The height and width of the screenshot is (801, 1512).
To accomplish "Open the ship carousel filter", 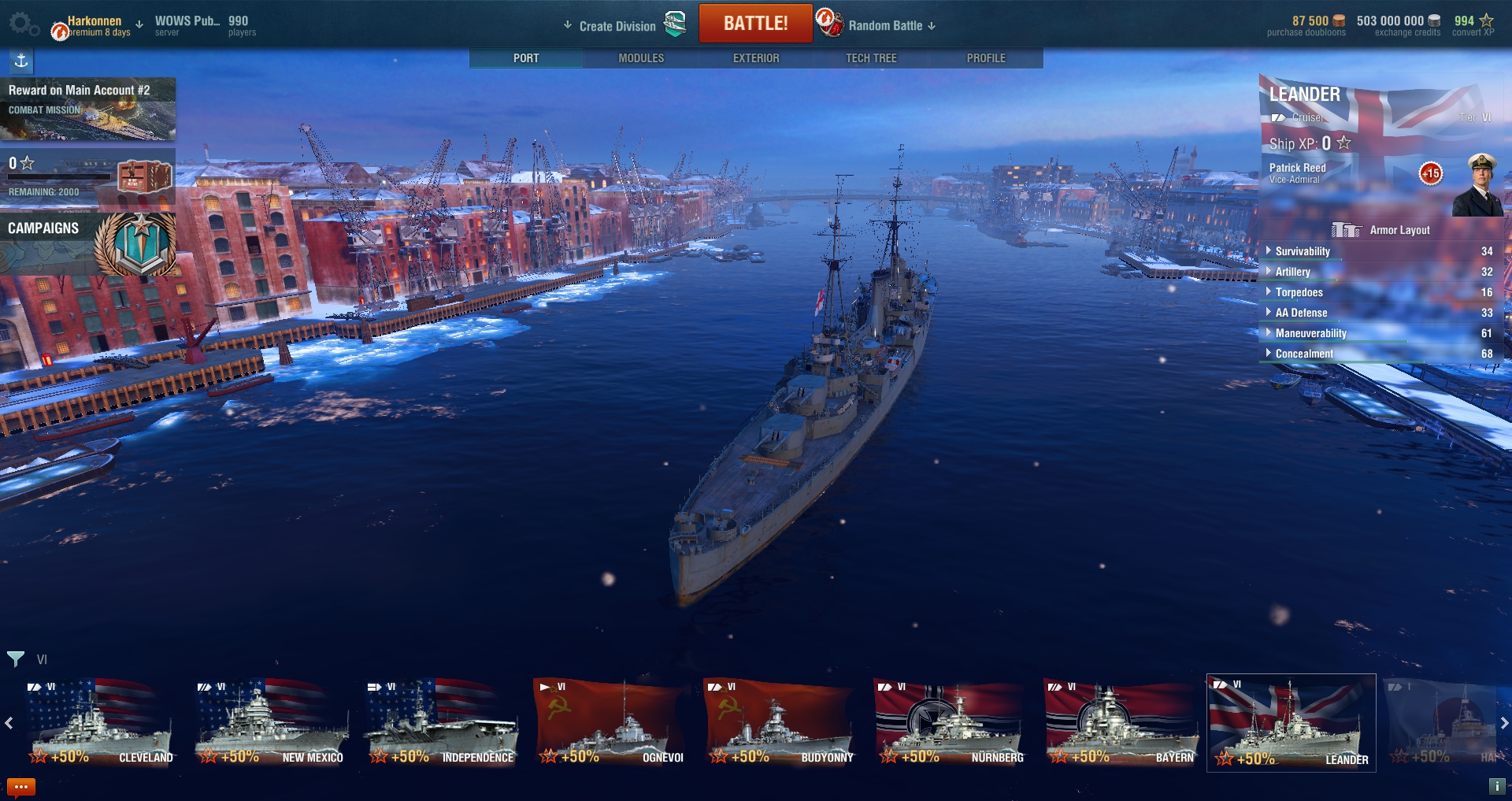I will [16, 658].
